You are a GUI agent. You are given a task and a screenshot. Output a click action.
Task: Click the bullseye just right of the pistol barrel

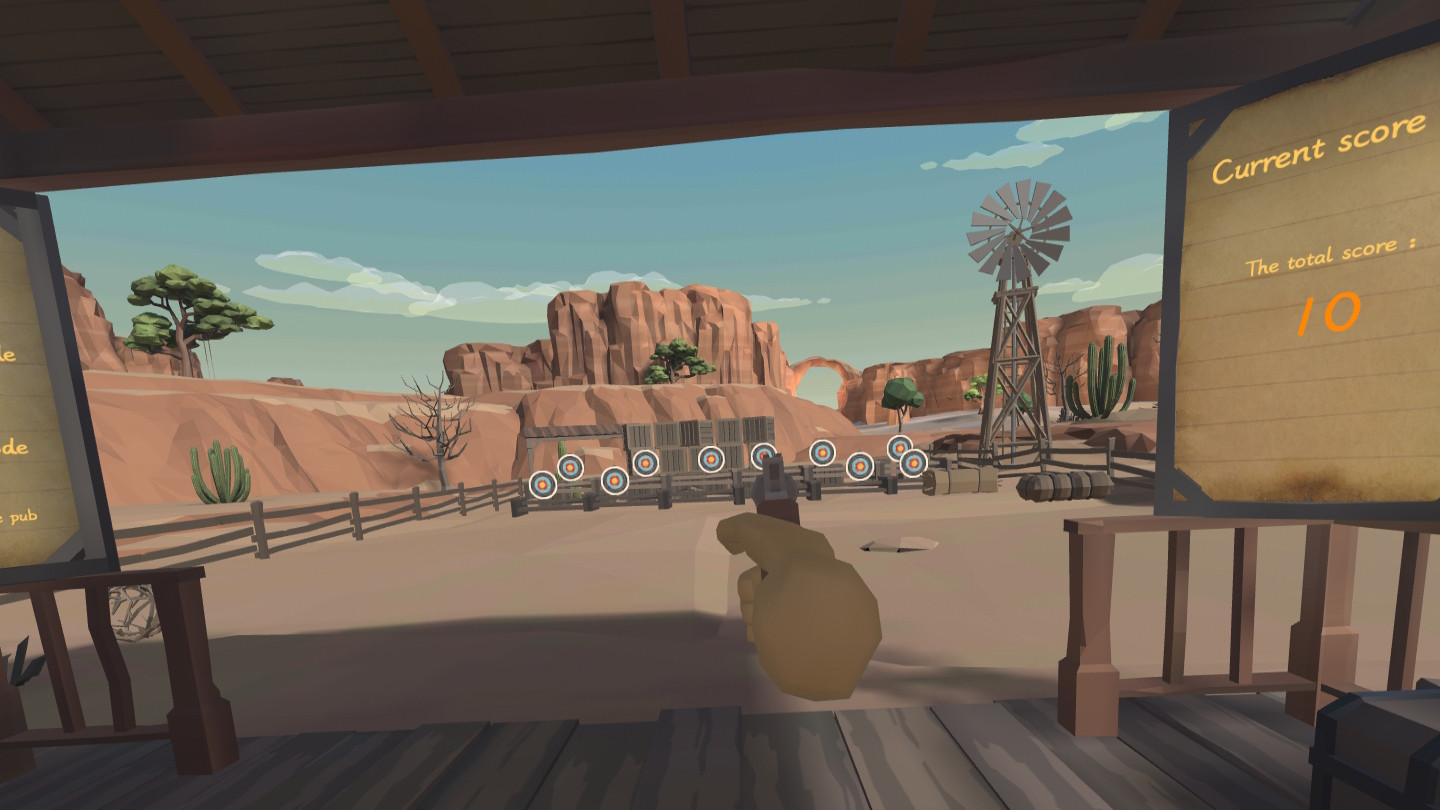(822, 453)
